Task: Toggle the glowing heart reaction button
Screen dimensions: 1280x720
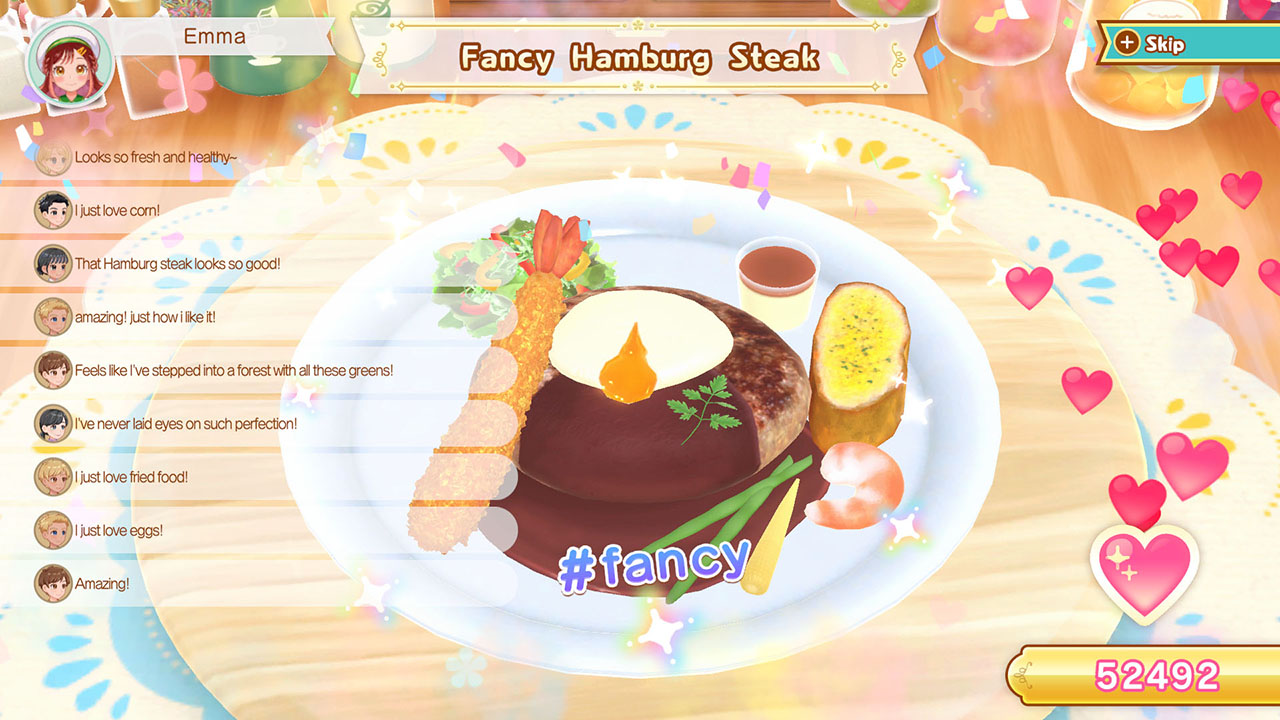Action: [x=1148, y=567]
